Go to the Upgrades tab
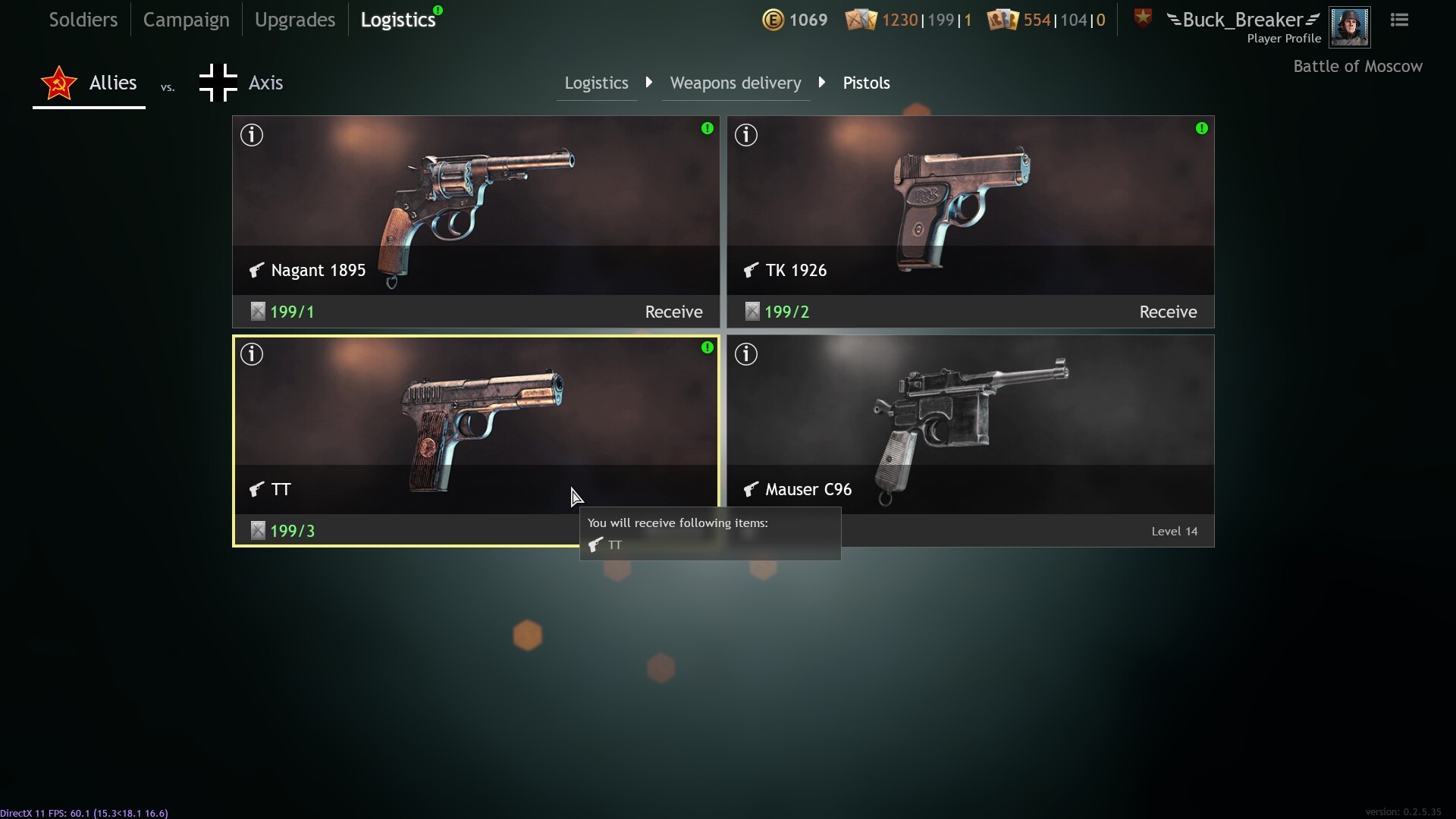1456x819 pixels. (x=294, y=20)
